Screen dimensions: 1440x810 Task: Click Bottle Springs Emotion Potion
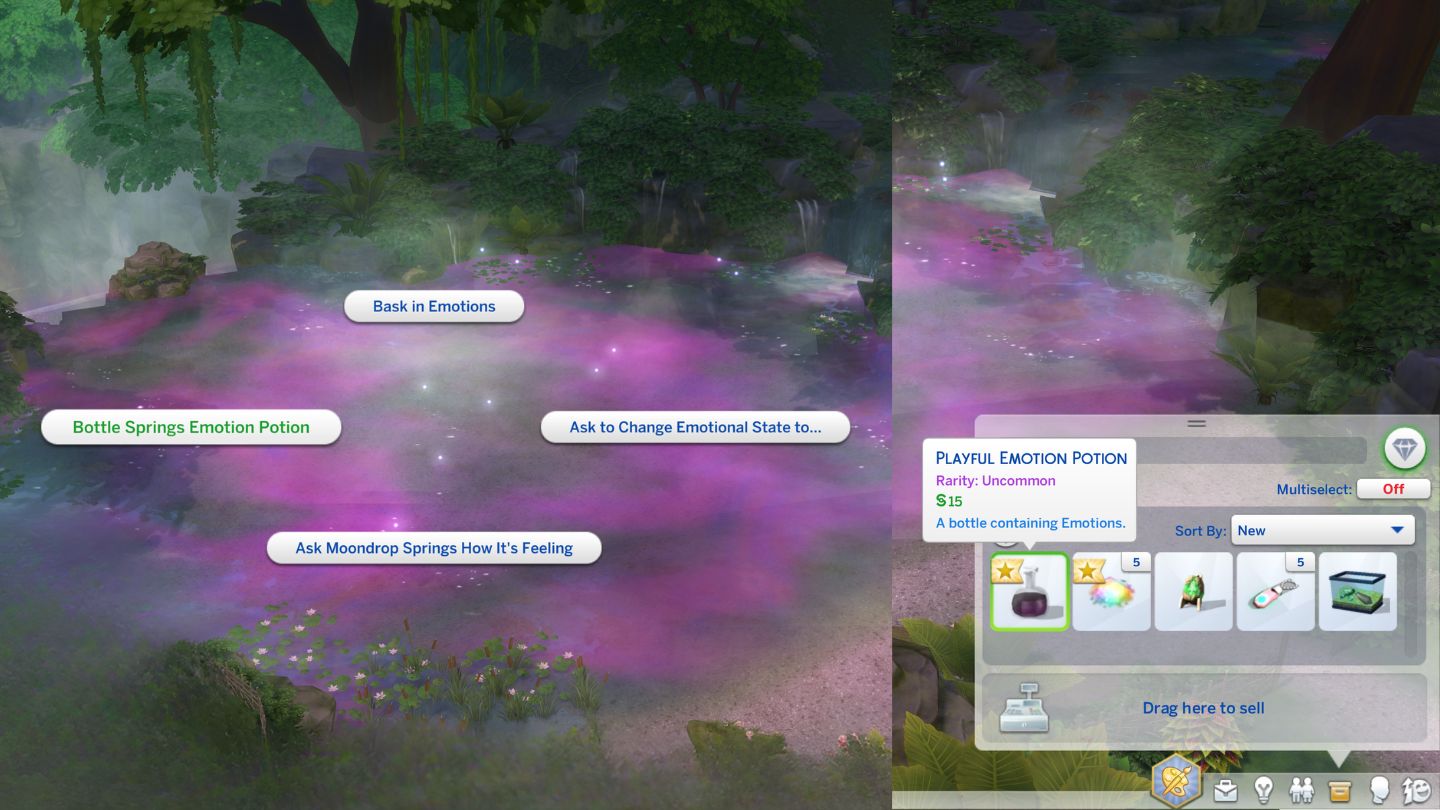(x=190, y=427)
